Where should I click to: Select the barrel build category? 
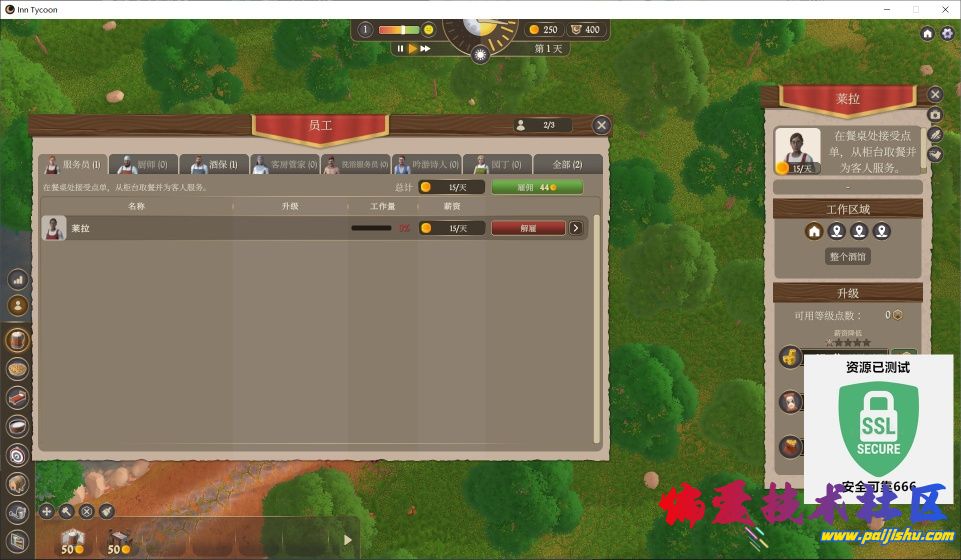click(17, 340)
